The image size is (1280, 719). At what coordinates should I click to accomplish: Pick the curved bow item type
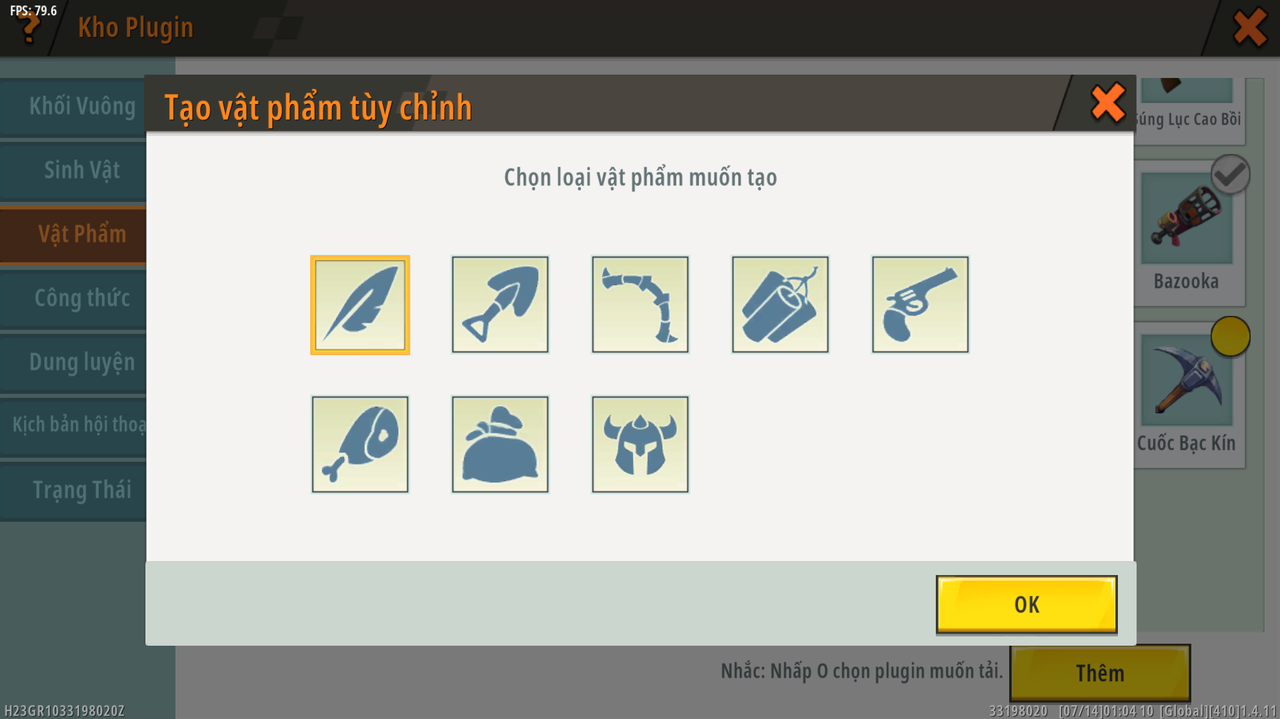[x=640, y=304]
